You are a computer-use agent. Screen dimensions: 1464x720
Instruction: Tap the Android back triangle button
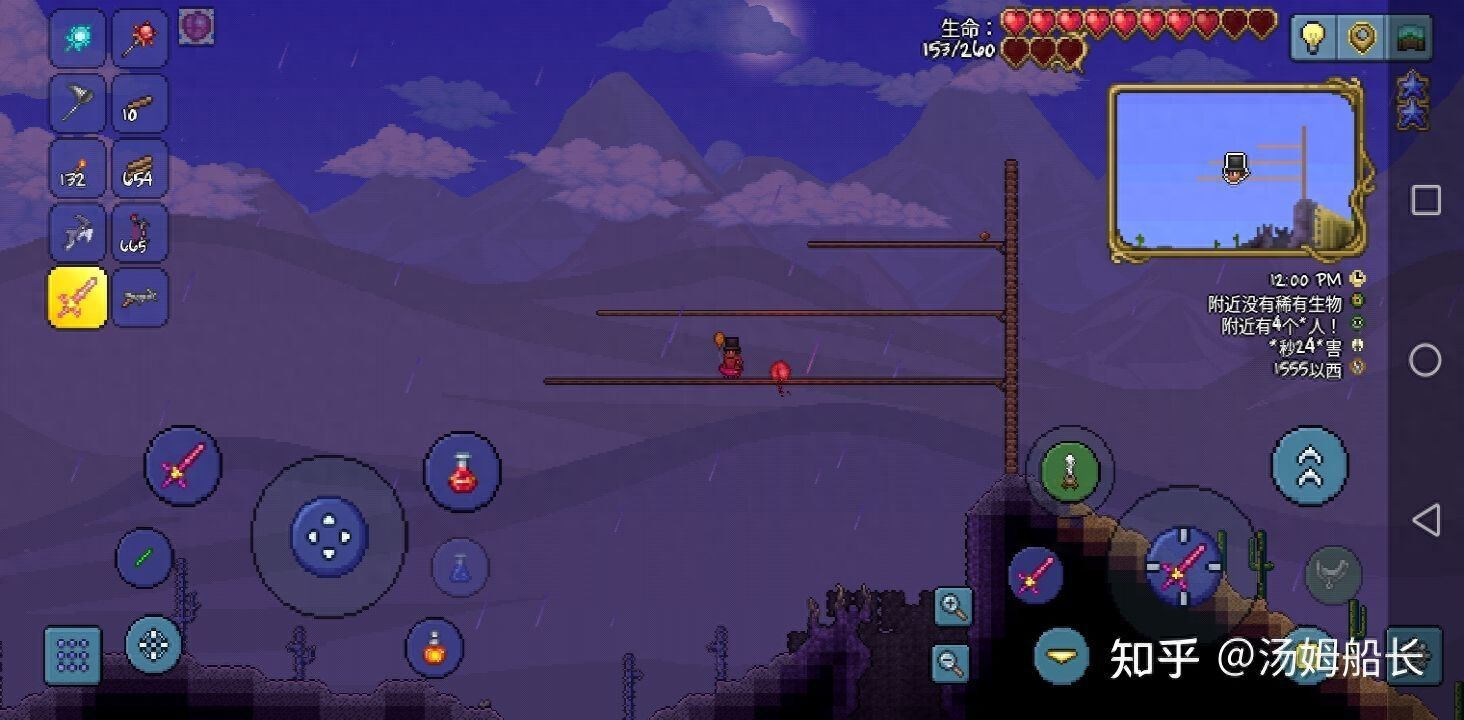coord(1425,520)
